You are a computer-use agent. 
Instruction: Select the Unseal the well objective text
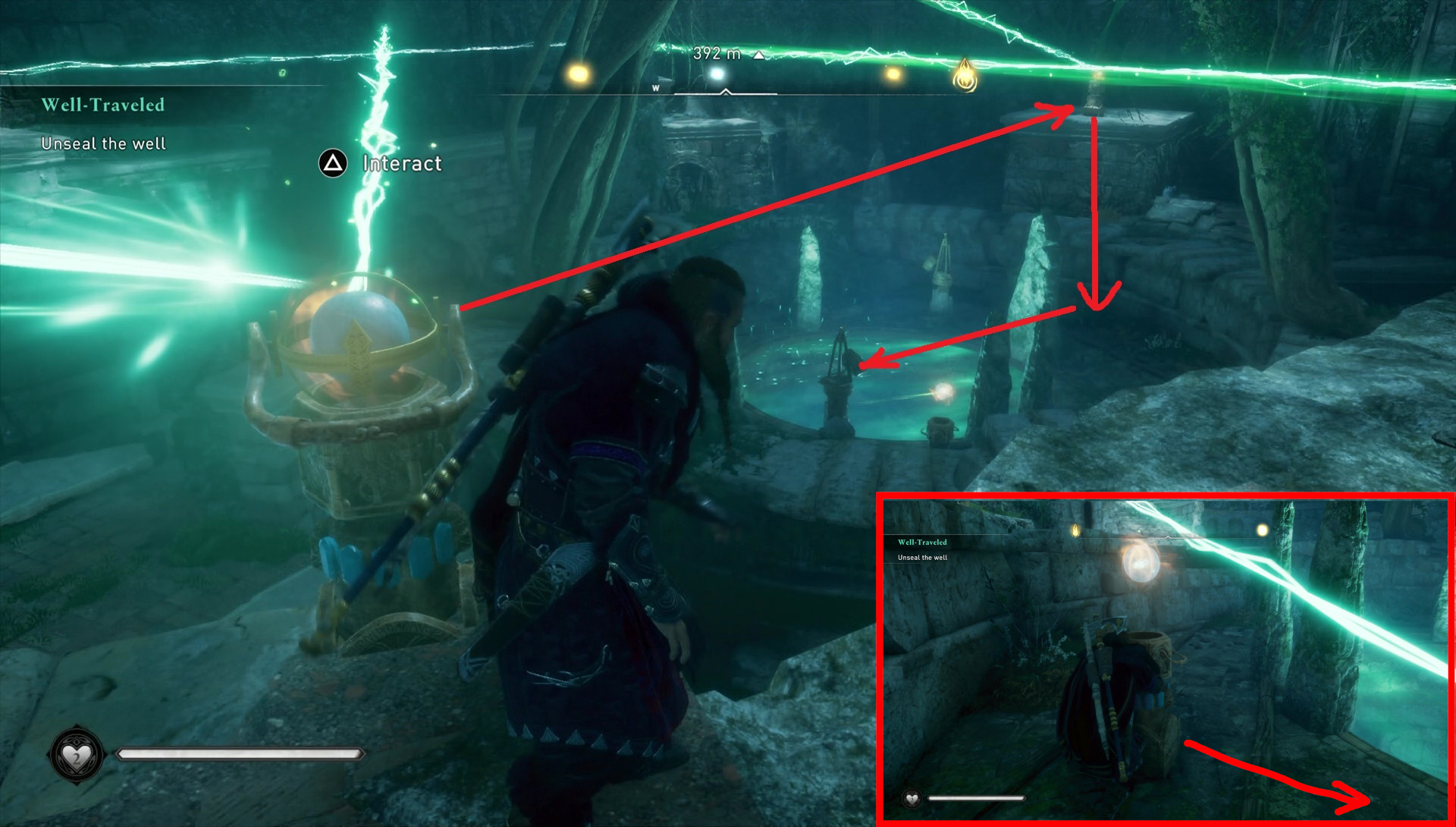(x=104, y=143)
